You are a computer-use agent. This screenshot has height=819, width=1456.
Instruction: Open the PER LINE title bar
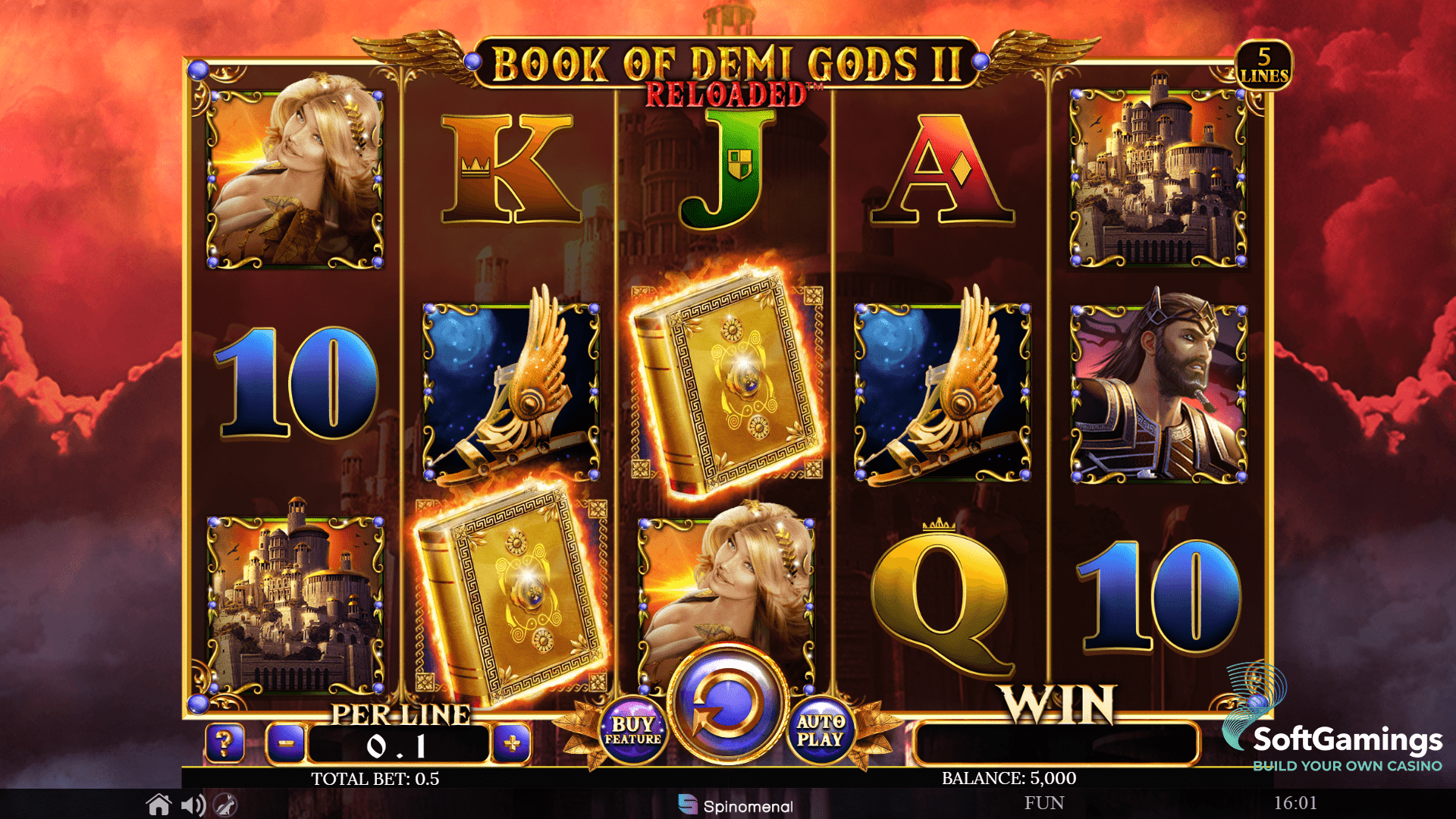[400, 714]
